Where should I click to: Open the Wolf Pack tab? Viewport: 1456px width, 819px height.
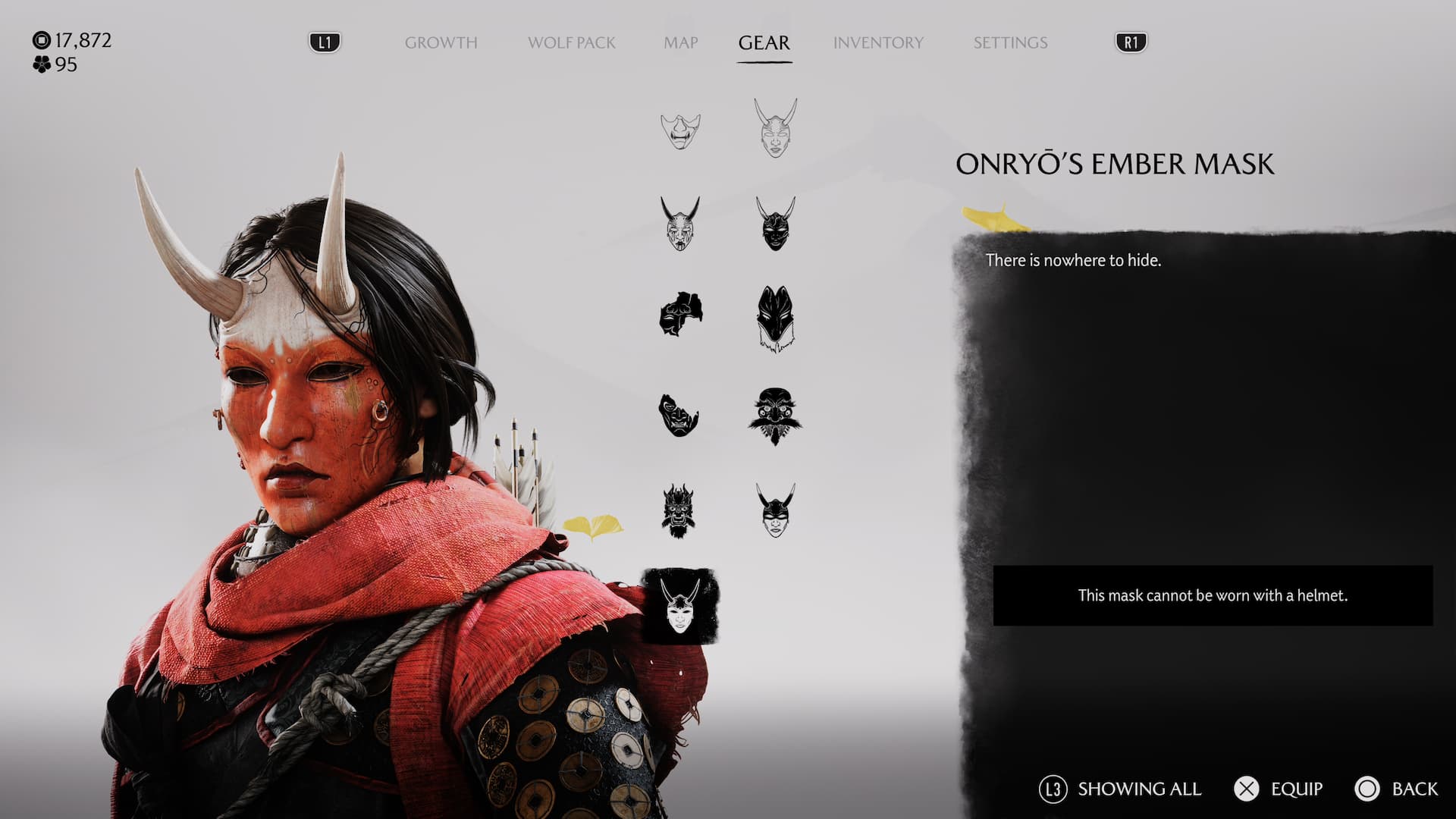click(571, 42)
